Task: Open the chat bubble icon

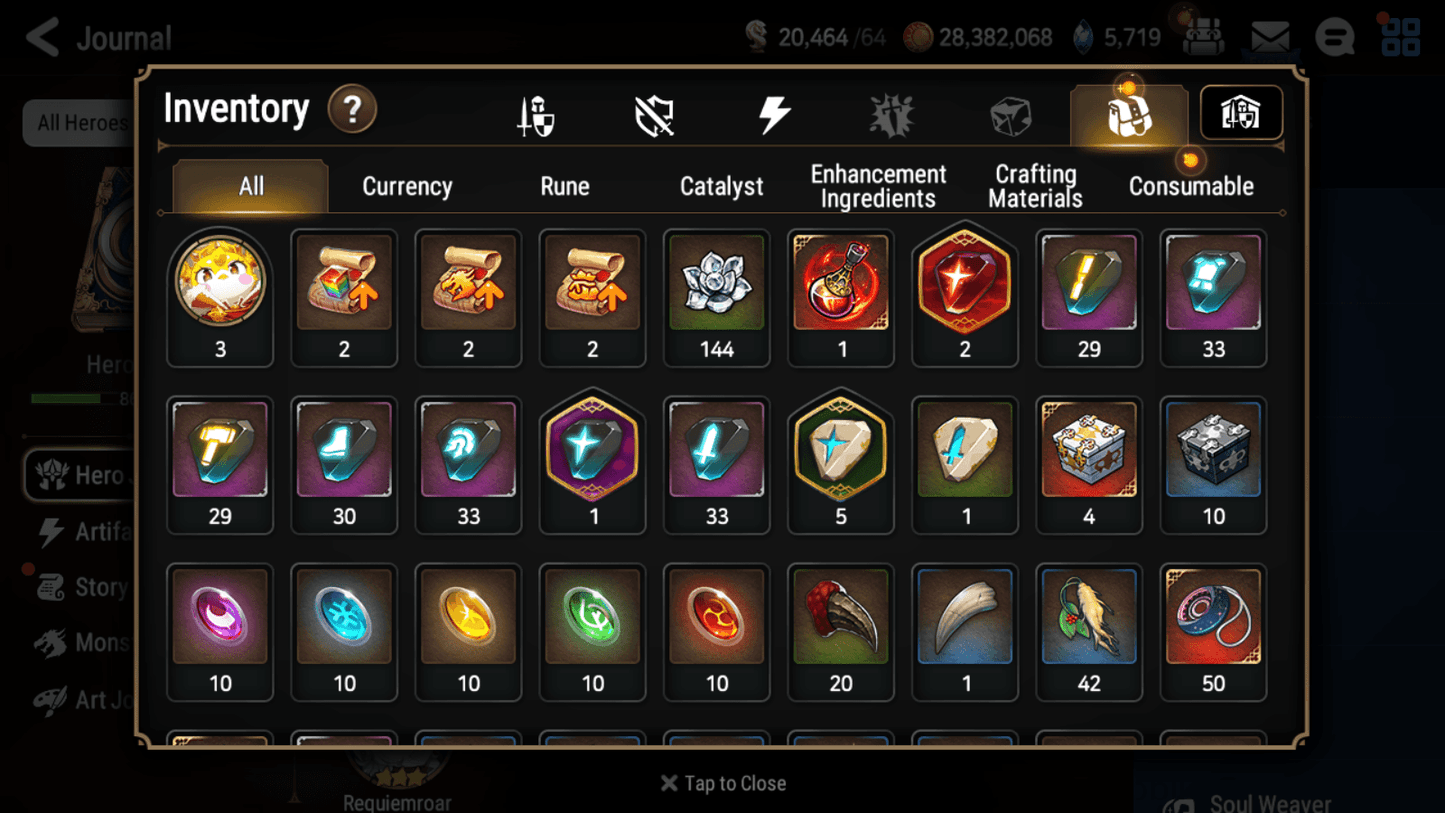Action: tap(1334, 36)
